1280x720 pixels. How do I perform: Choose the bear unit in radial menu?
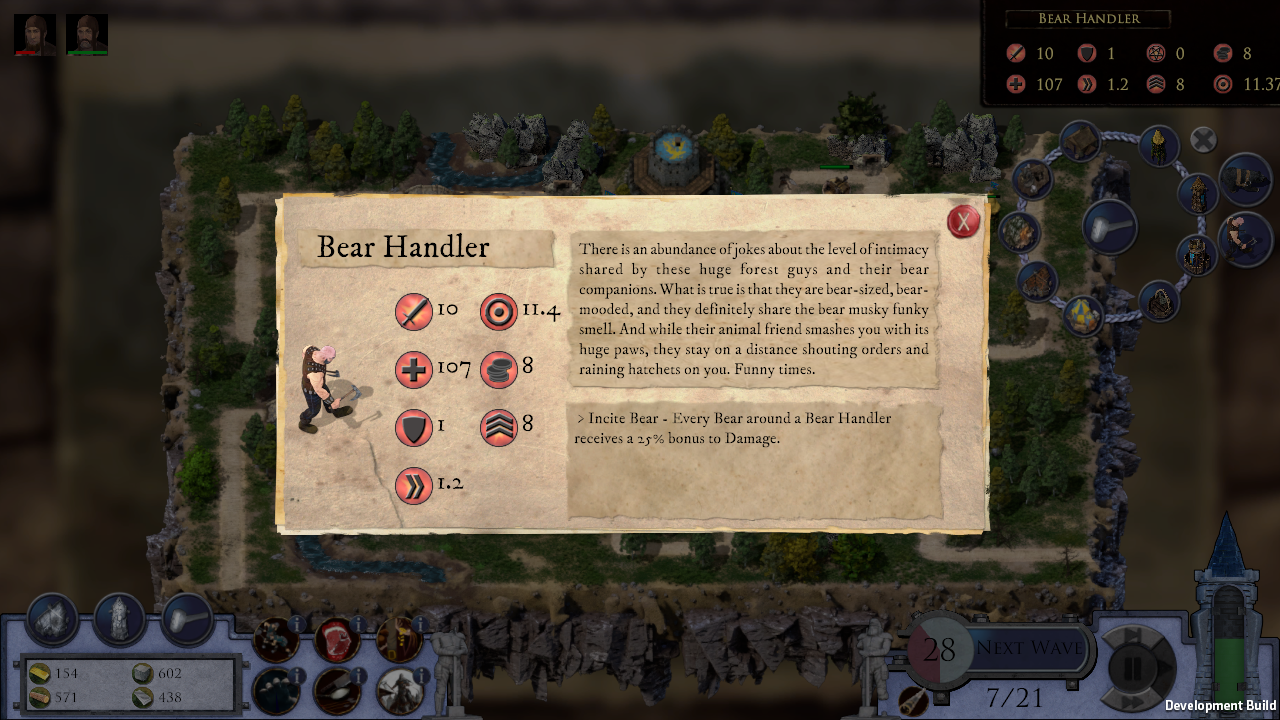[x=1243, y=178]
